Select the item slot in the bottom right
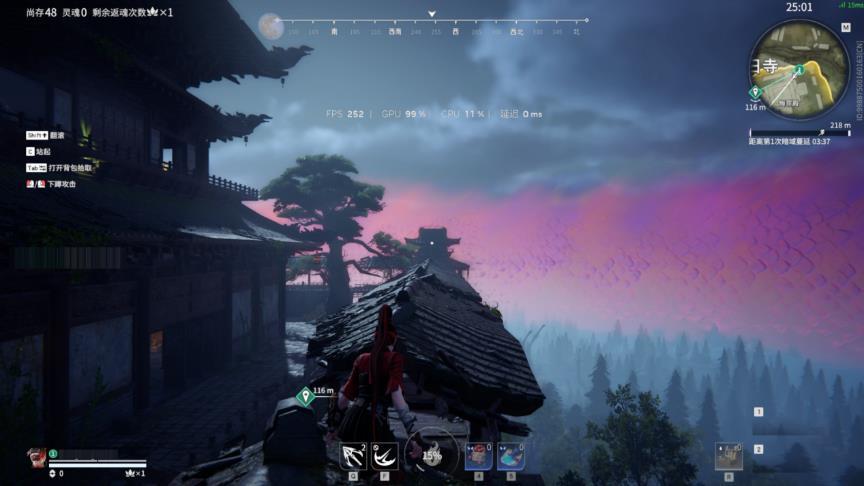The height and width of the screenshot is (486, 864). [728, 457]
